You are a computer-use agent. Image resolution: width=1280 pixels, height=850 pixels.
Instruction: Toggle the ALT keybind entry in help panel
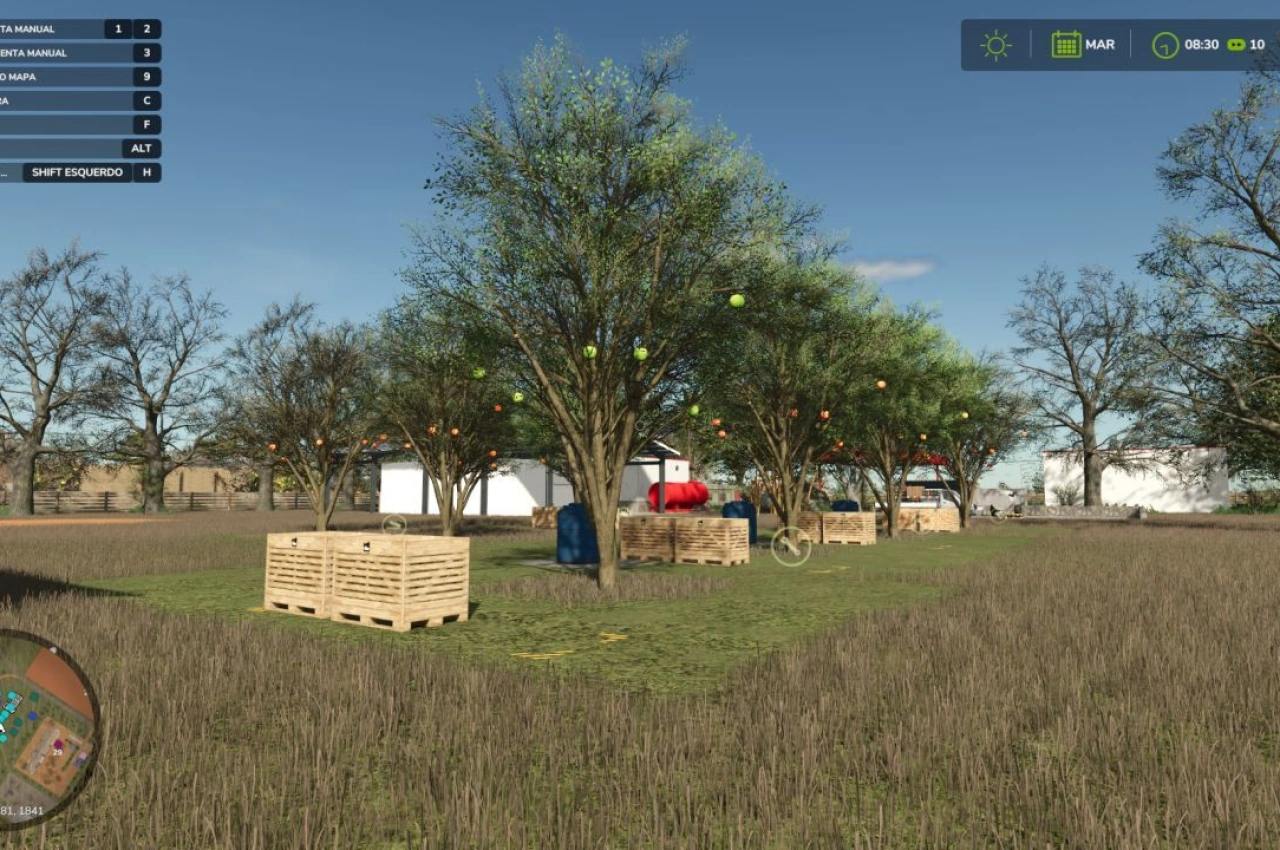142,148
